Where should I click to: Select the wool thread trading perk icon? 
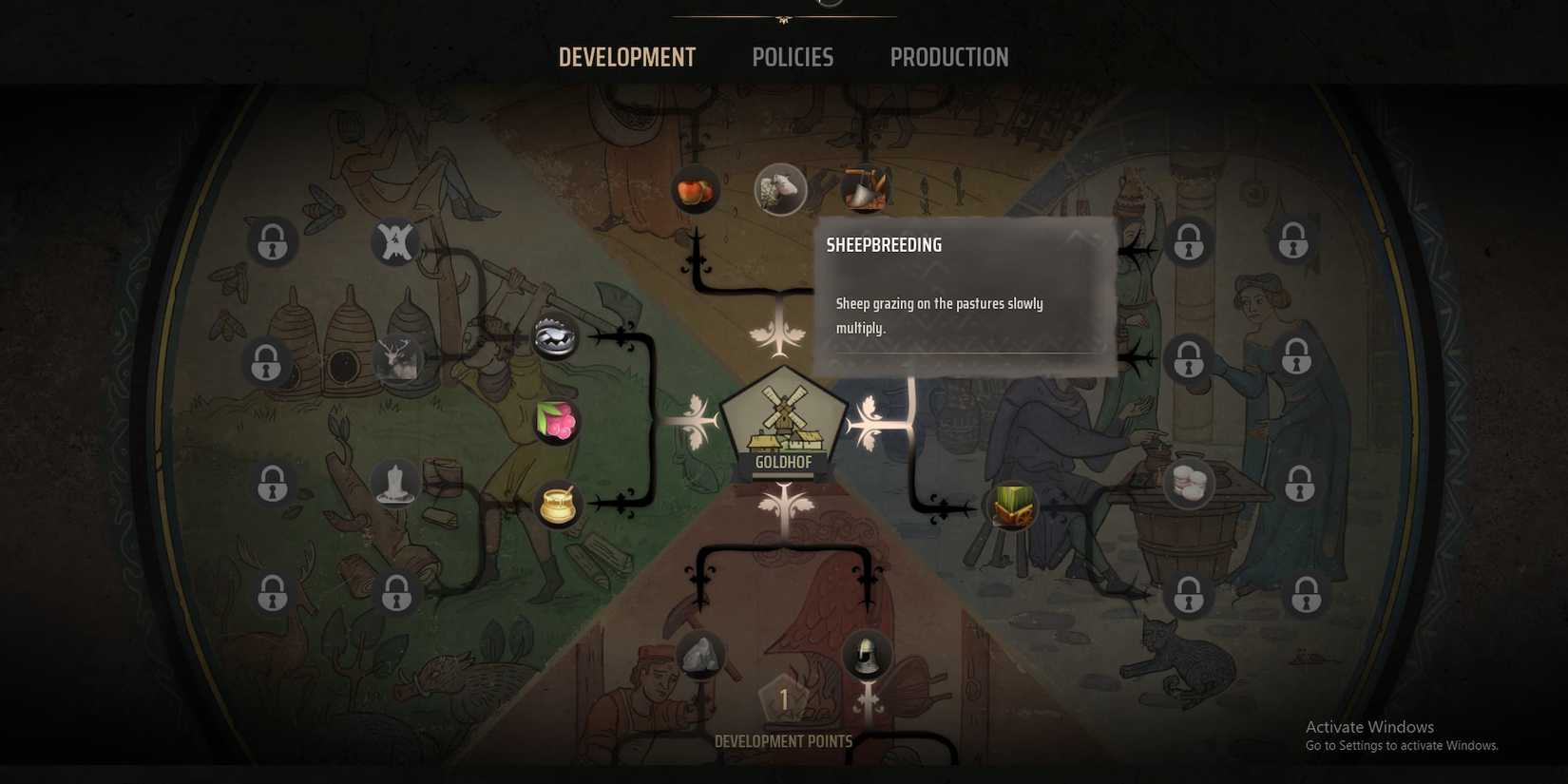pyautogui.click(x=1186, y=485)
